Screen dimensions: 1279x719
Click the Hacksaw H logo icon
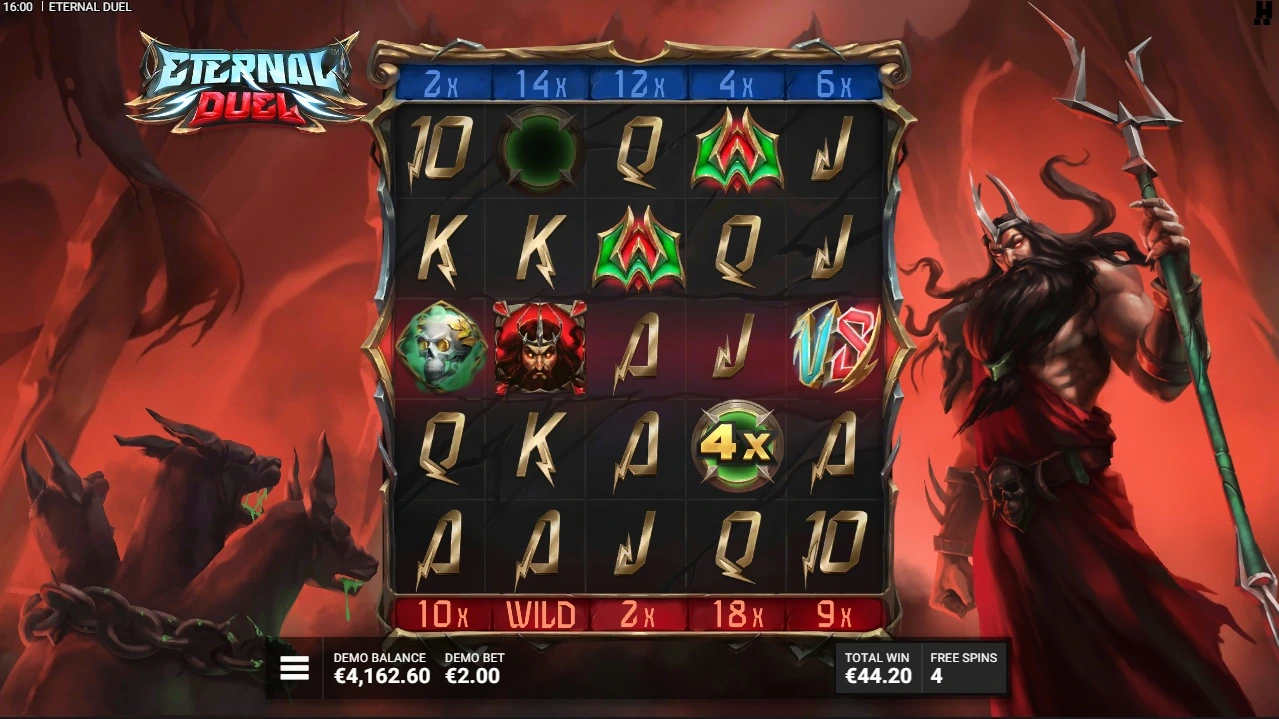[1265, 11]
